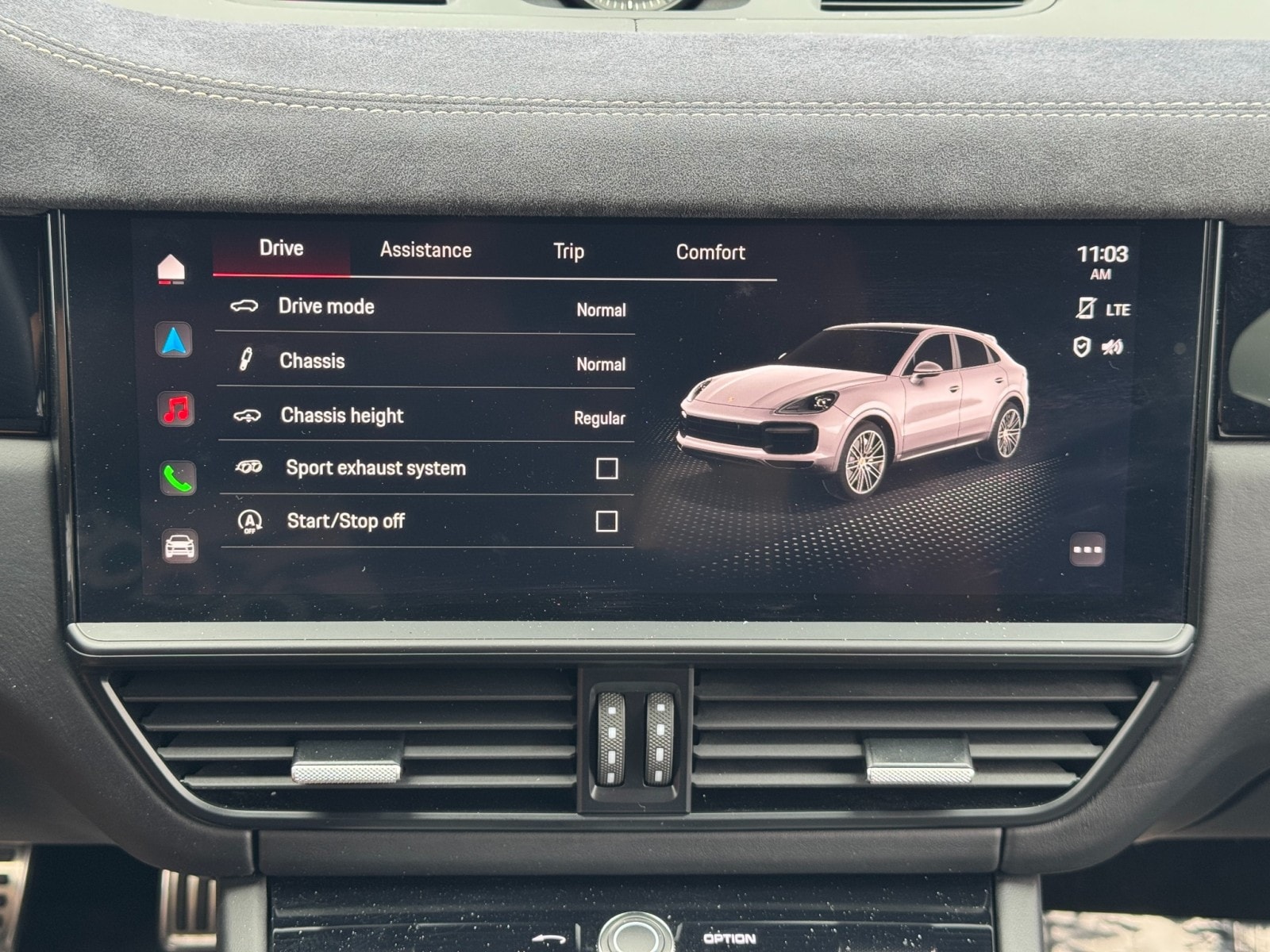
Task: Tap the muted speaker status icon
Action: pos(1113,347)
